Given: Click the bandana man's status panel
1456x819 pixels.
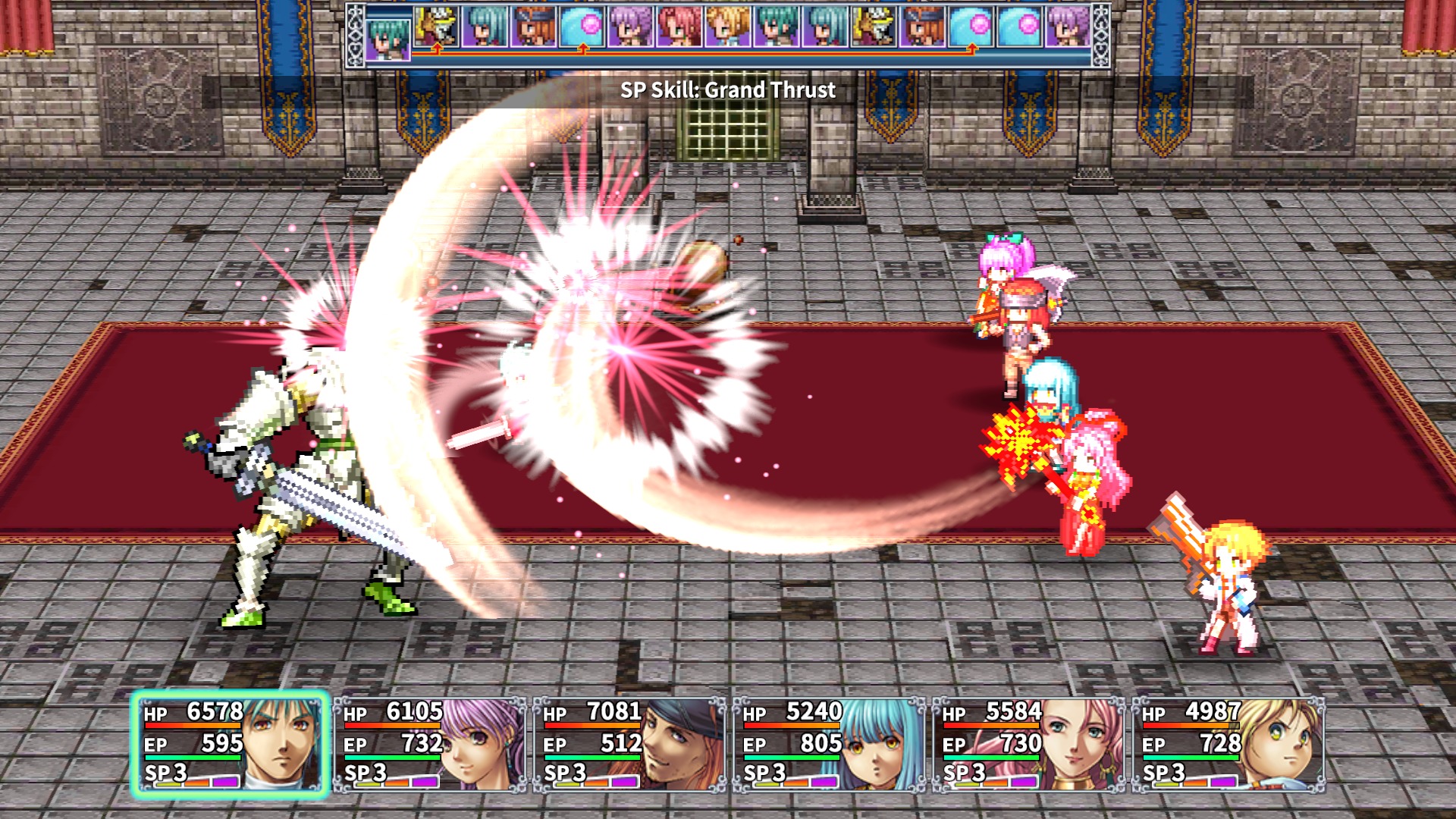Looking at the screenshot, I should pyautogui.click(x=629, y=745).
